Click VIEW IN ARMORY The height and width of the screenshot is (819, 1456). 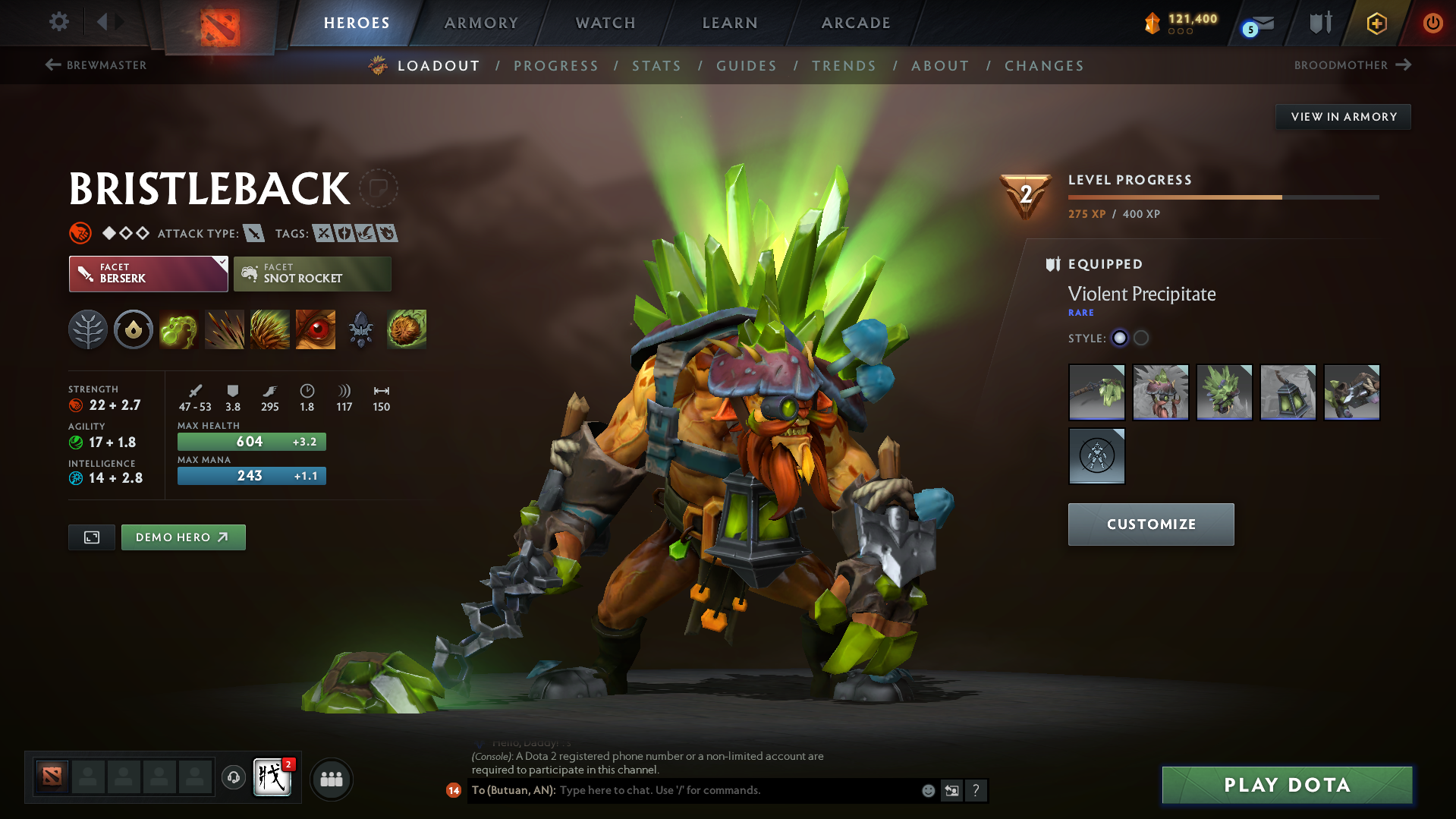pyautogui.click(x=1342, y=116)
